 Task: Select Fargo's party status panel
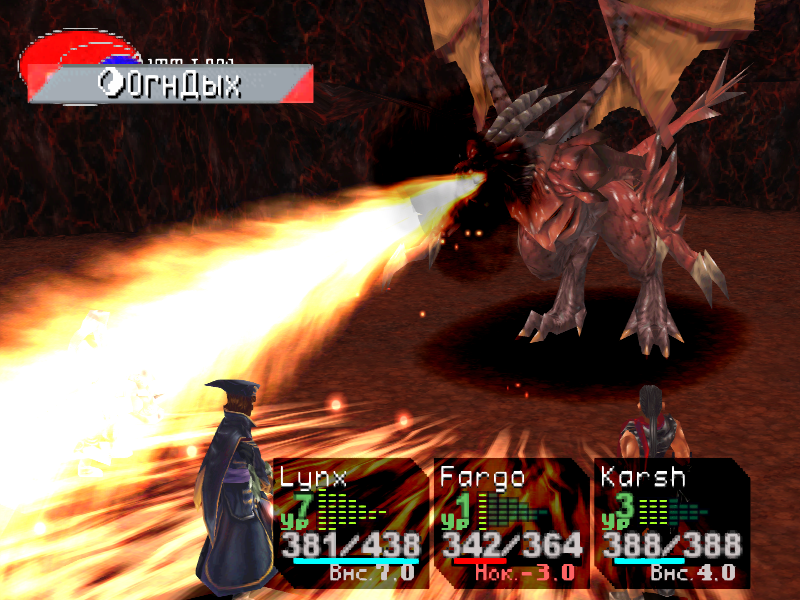click(x=510, y=522)
